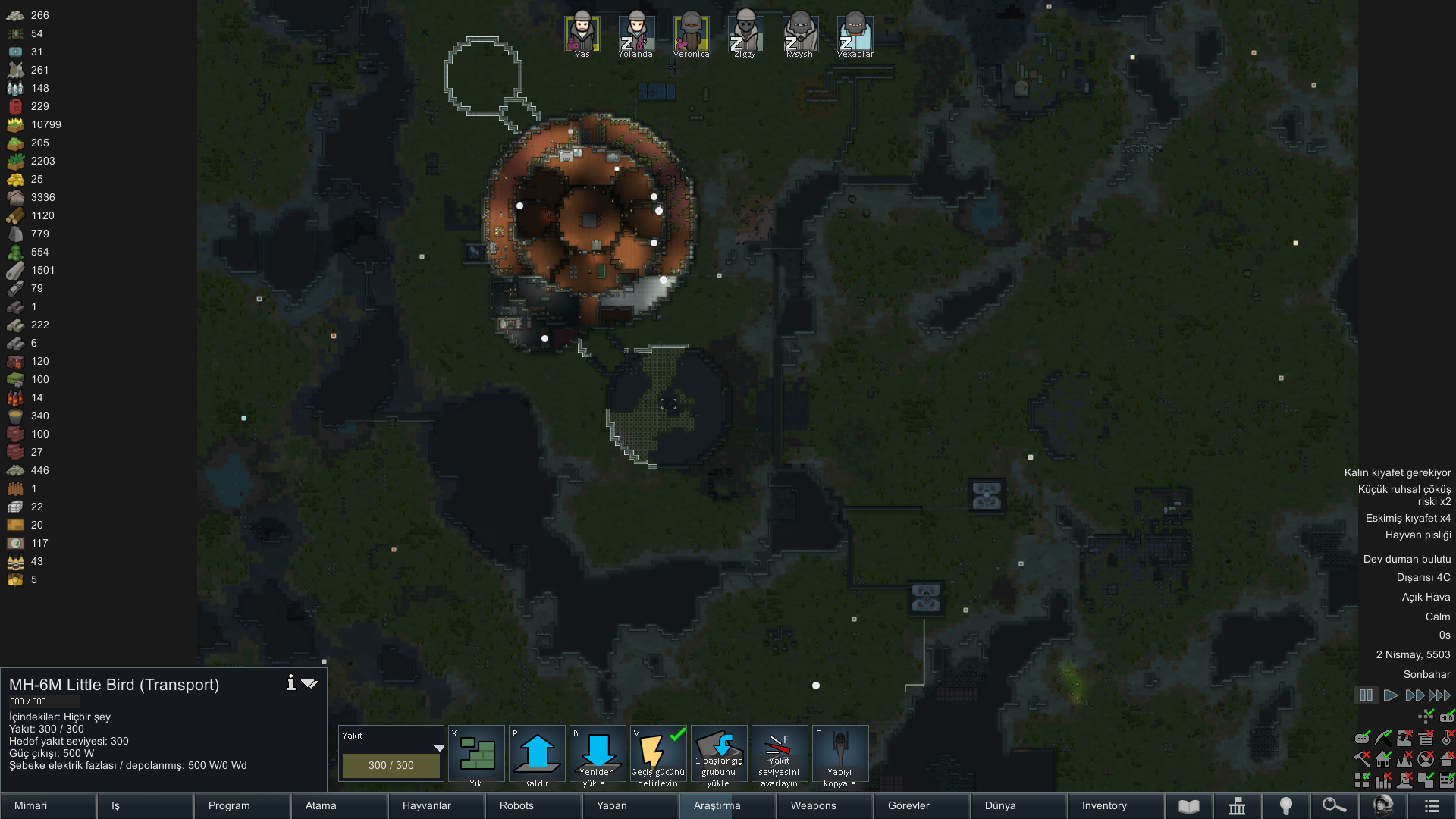Open the Inventory tab

tap(1116, 805)
